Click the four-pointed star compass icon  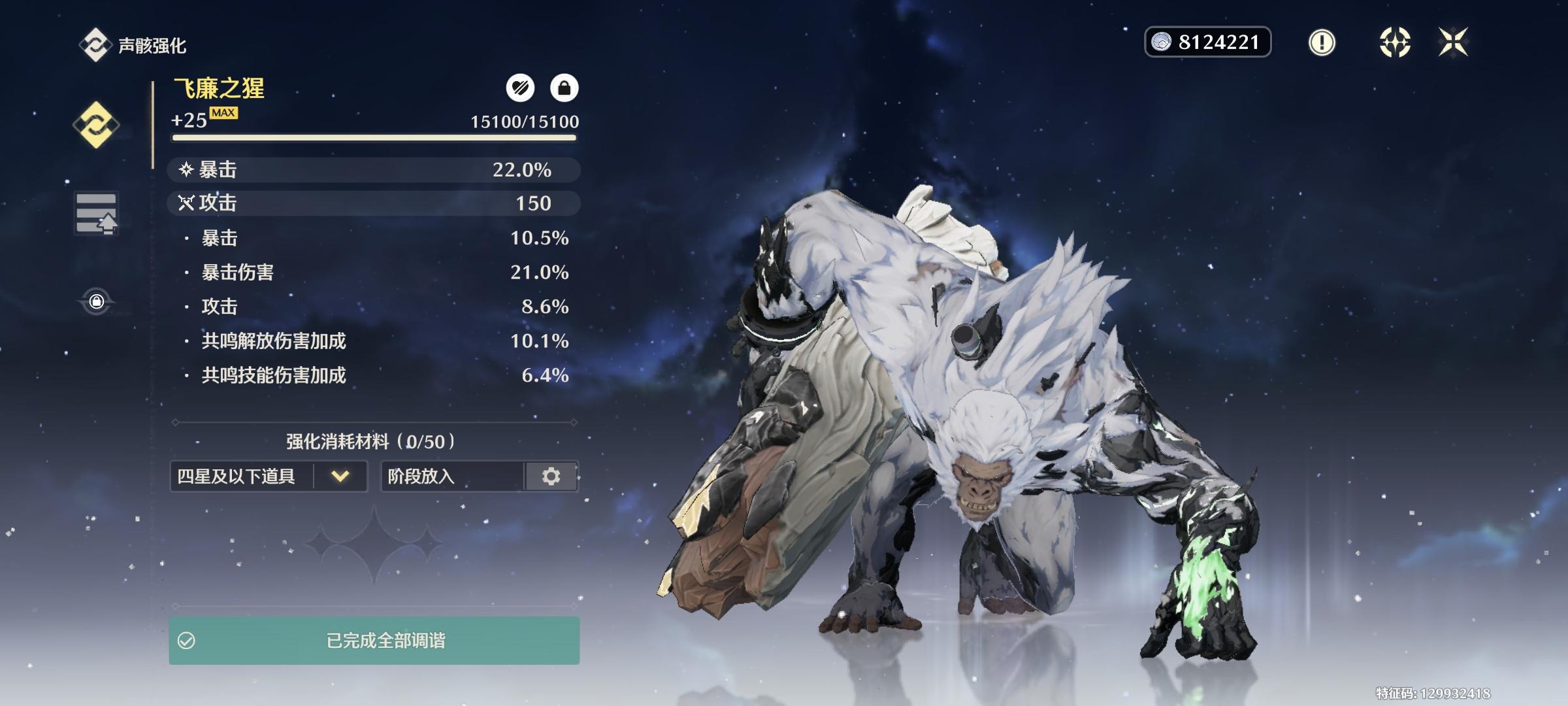(x=1394, y=42)
